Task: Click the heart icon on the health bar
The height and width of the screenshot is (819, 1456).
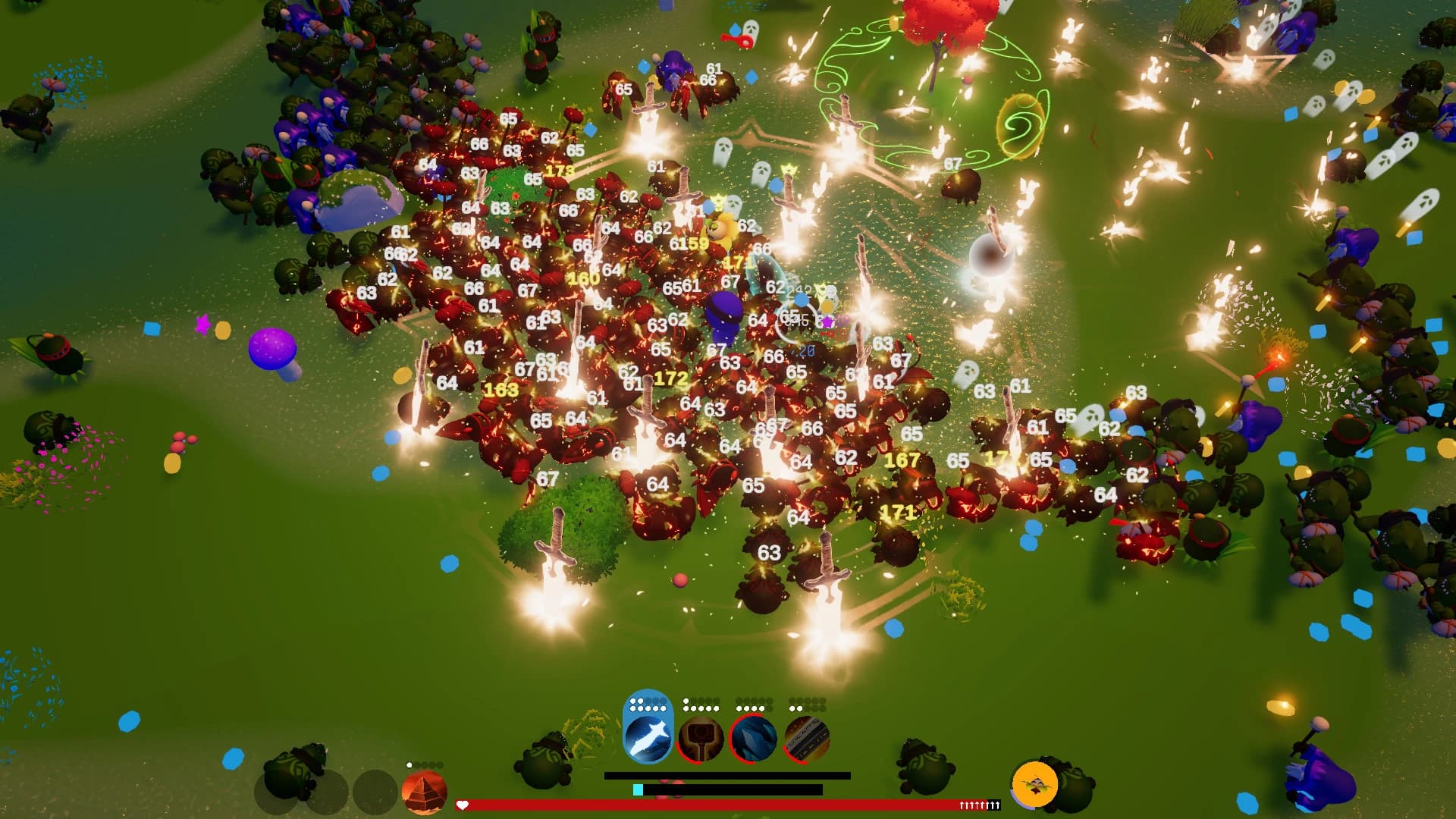Action: coord(464,805)
